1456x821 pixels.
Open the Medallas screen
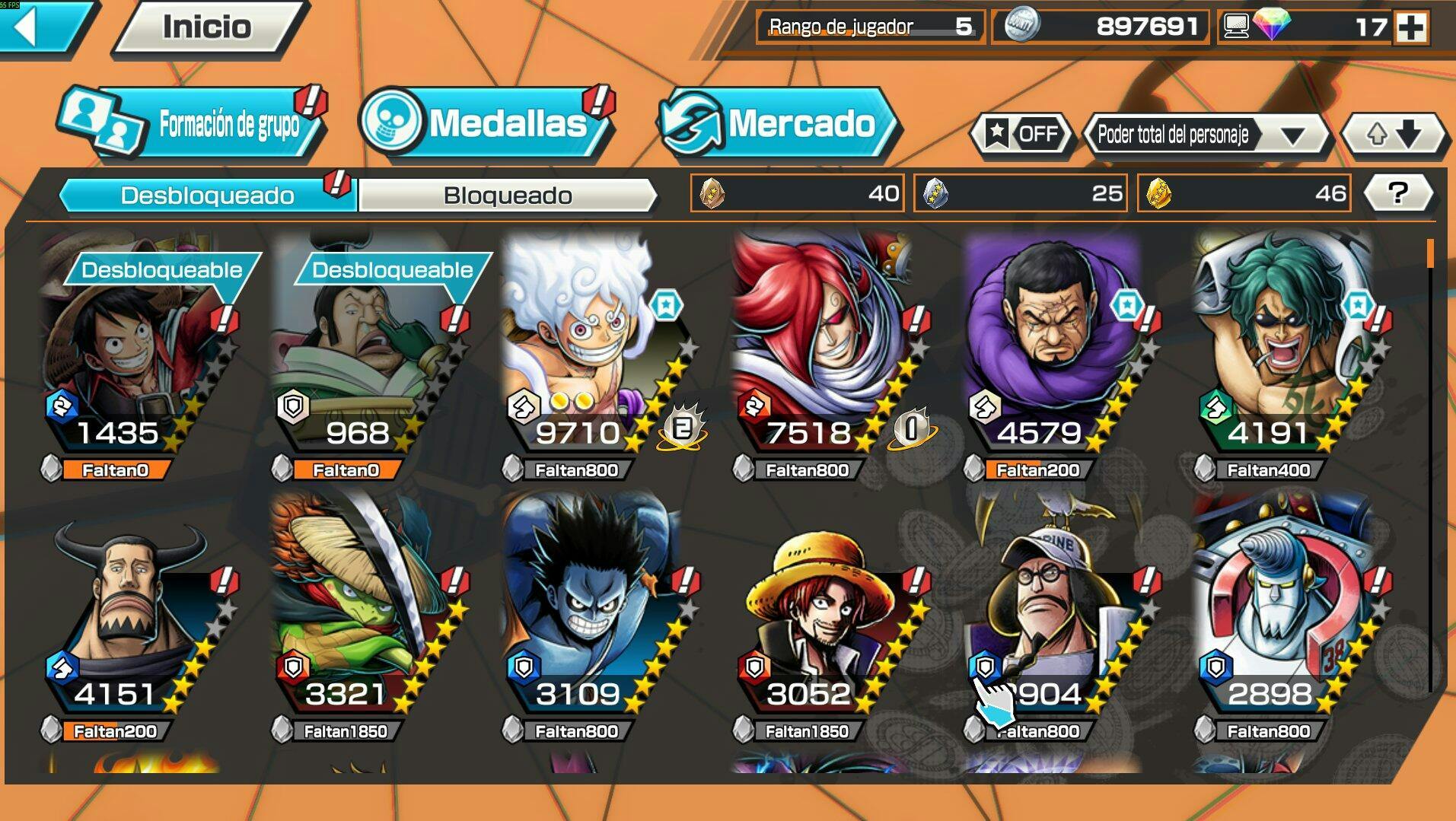click(487, 124)
